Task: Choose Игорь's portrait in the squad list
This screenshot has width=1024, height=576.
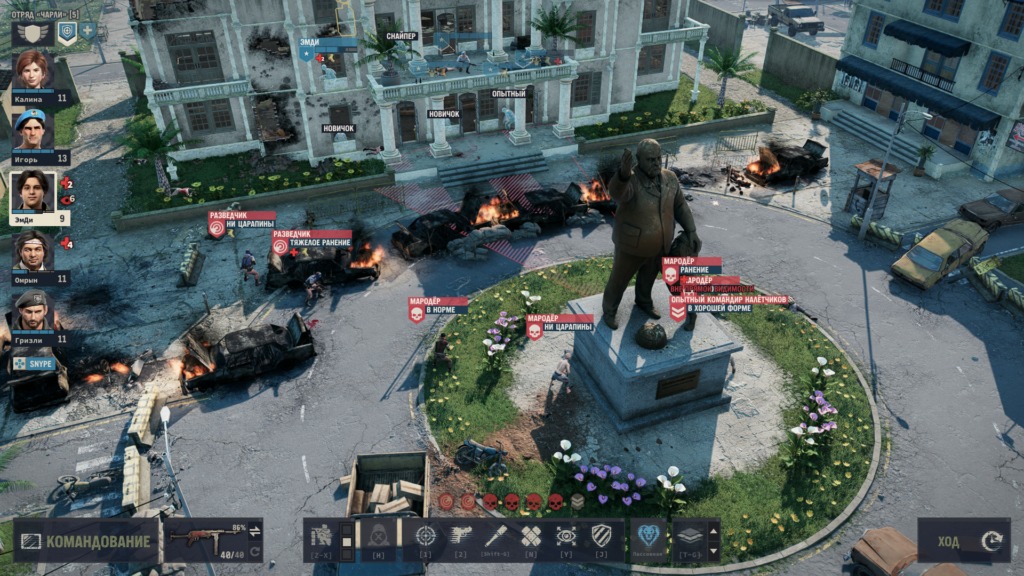Action: click(x=31, y=131)
